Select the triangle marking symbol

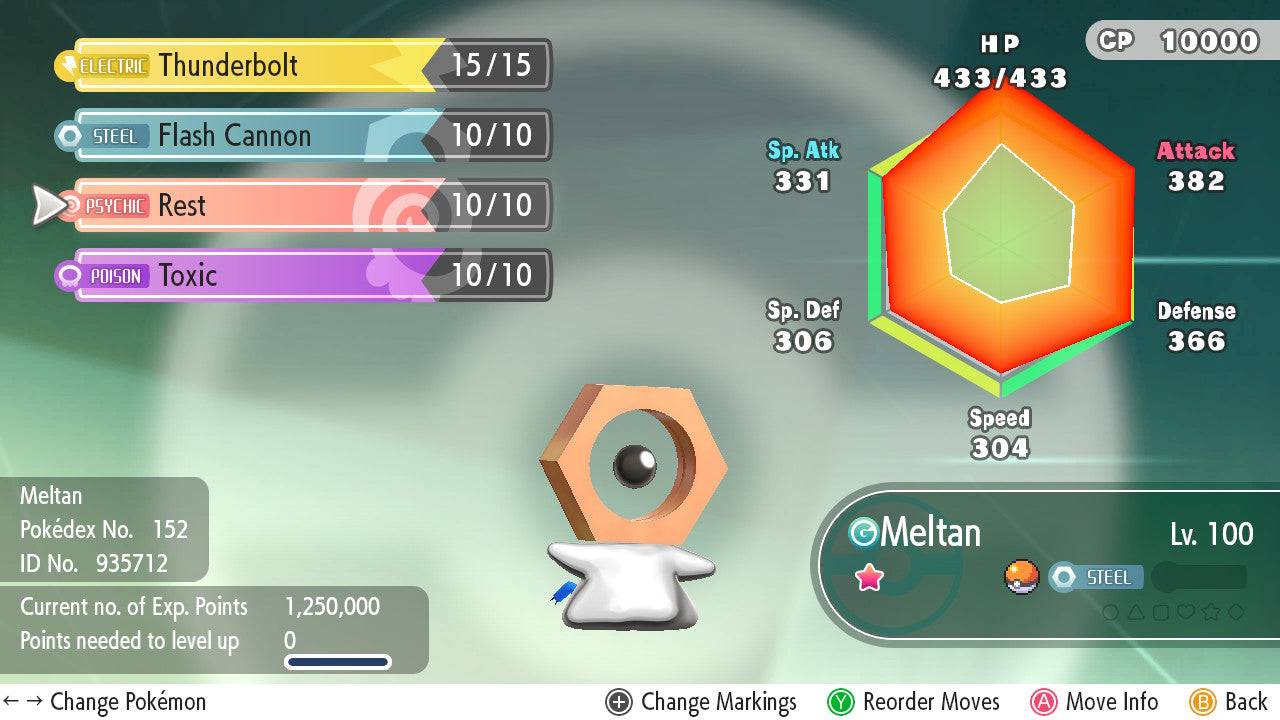[x=1136, y=612]
